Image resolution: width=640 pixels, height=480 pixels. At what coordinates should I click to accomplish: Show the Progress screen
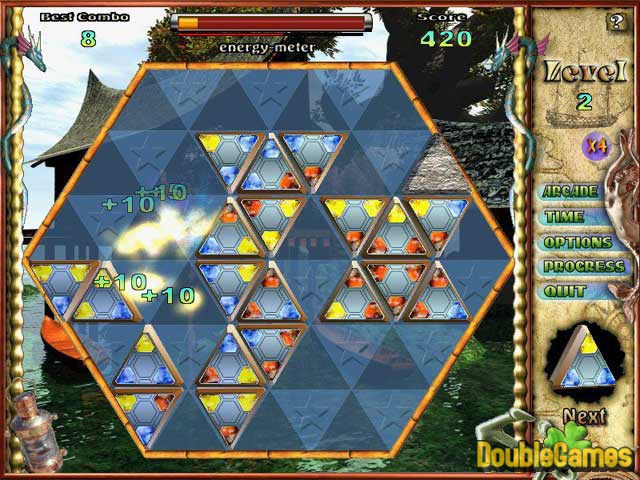coord(584,267)
